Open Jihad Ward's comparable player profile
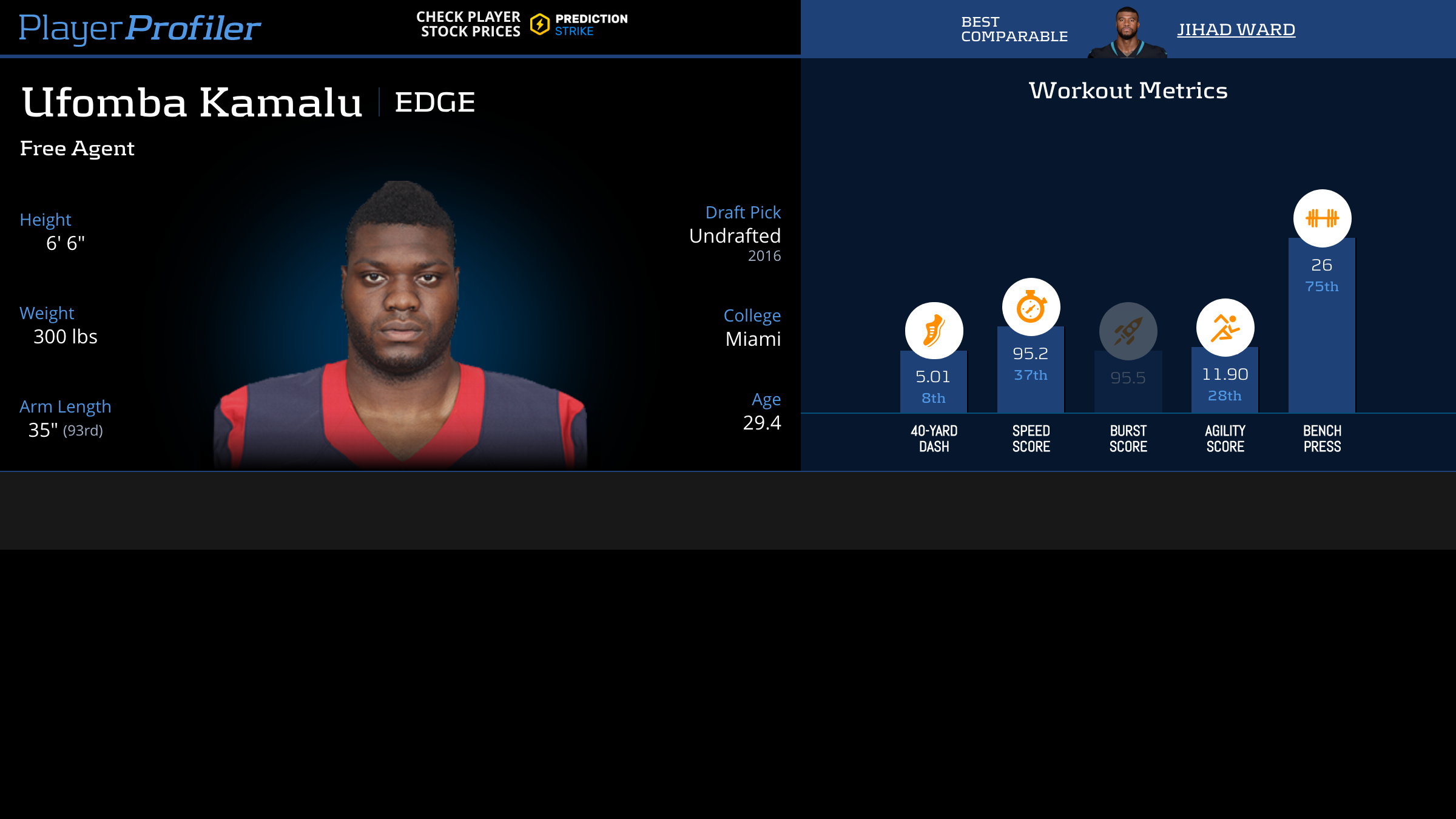Viewport: 1456px width, 819px height. point(1236,29)
